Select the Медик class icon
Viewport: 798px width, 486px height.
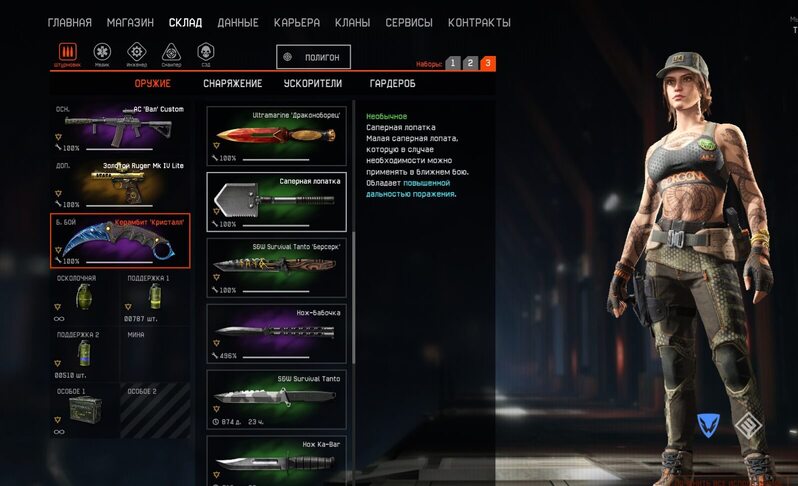[x=102, y=53]
